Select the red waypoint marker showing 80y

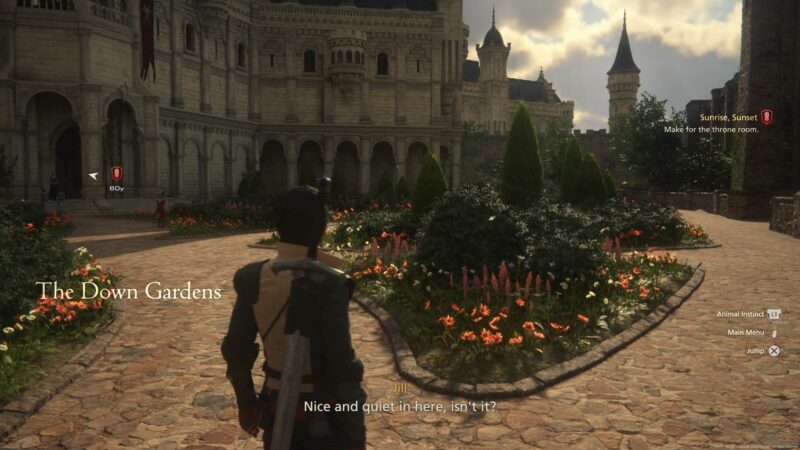116,174
